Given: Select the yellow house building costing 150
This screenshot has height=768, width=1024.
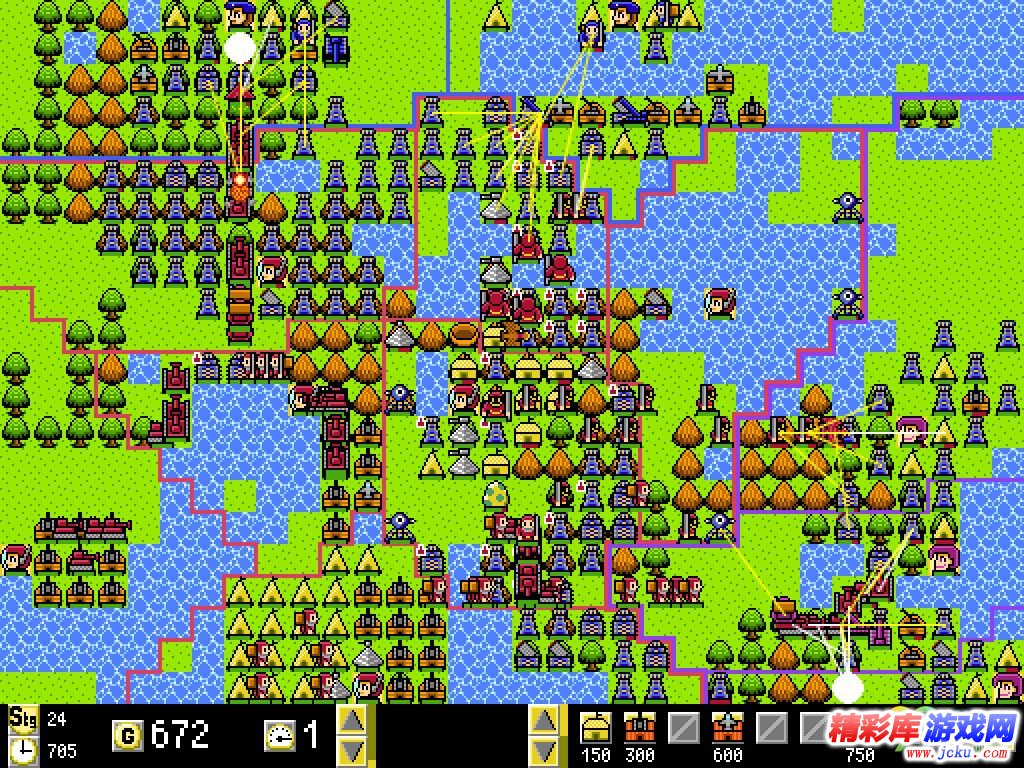Looking at the screenshot, I should (596, 727).
